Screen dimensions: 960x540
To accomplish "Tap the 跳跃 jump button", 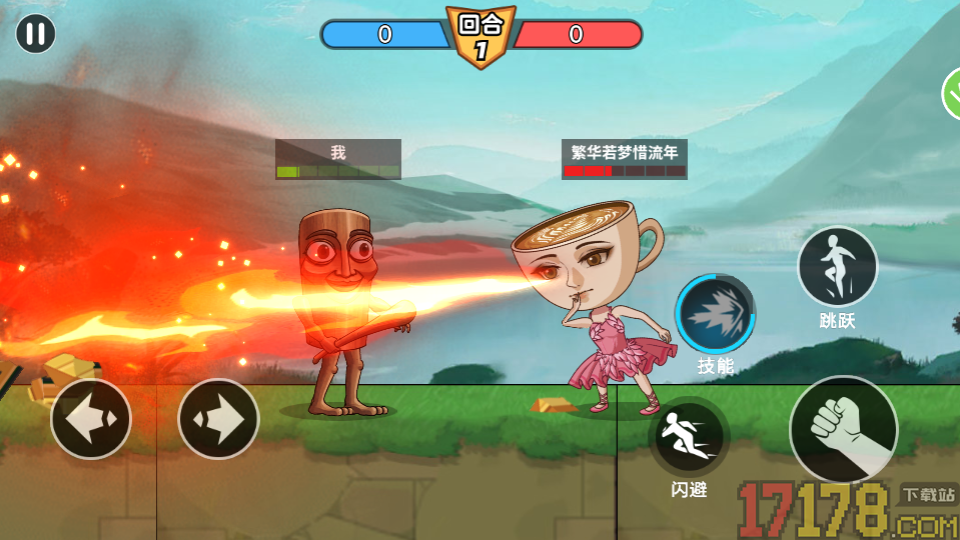I will 837,266.
